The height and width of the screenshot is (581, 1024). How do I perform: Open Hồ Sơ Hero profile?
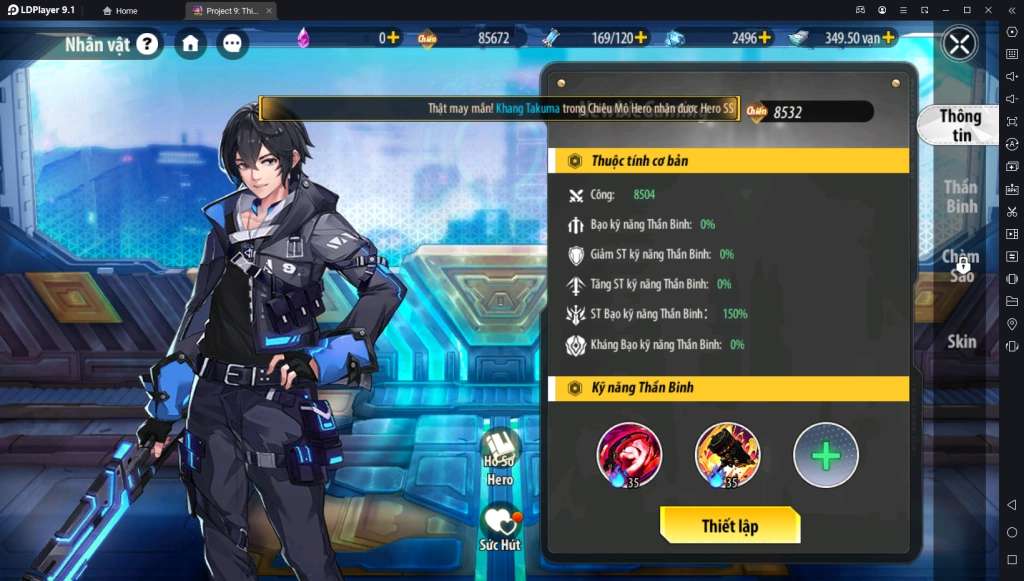[500, 457]
